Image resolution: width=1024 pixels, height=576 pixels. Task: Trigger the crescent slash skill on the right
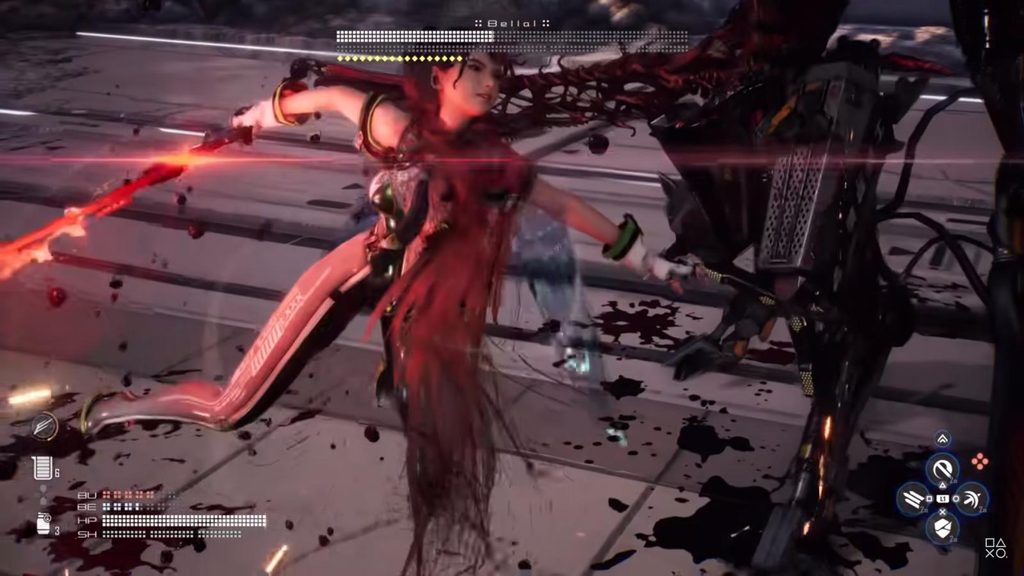coord(970,497)
